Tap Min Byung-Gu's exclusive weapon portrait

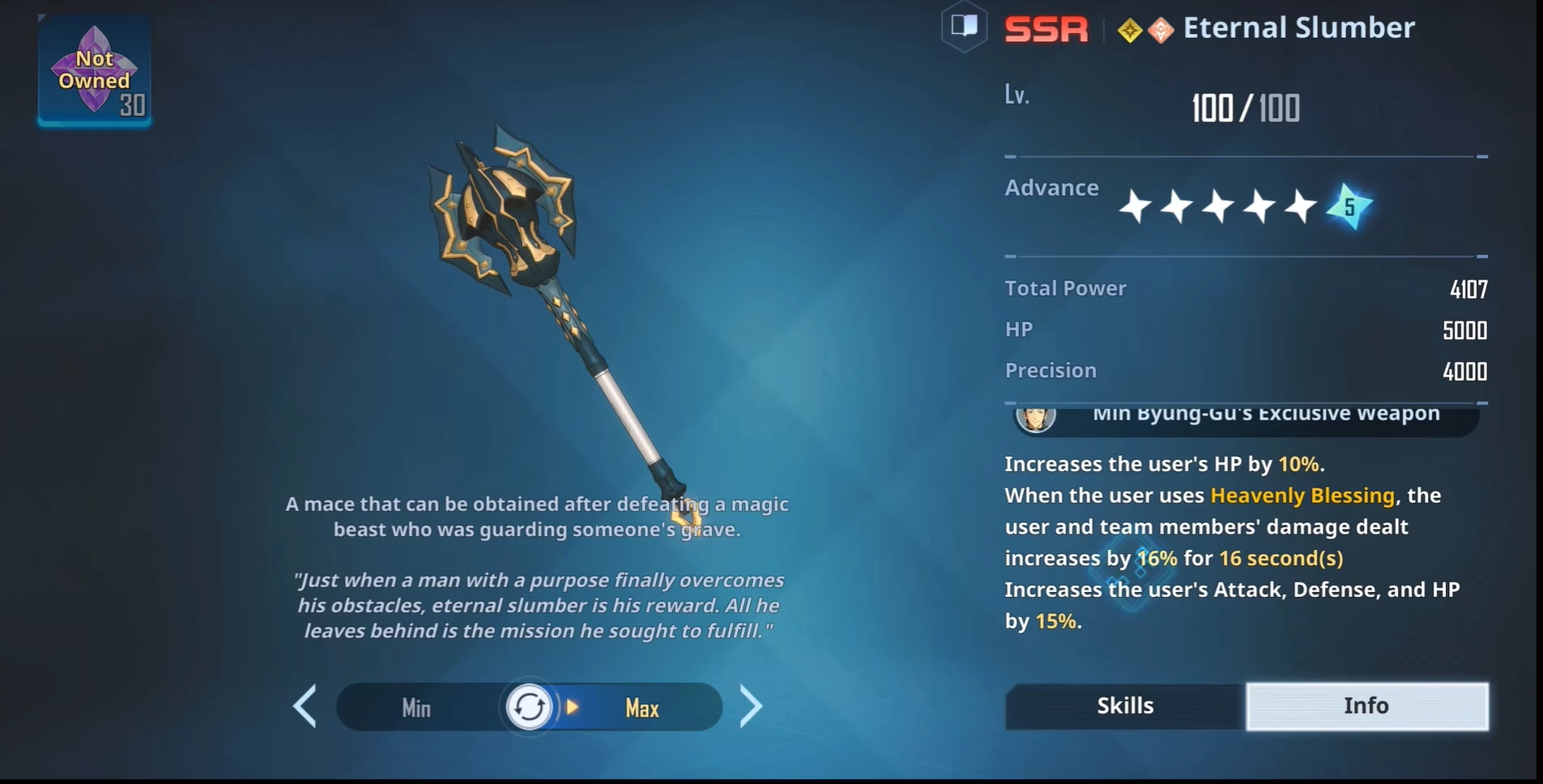1035,418
